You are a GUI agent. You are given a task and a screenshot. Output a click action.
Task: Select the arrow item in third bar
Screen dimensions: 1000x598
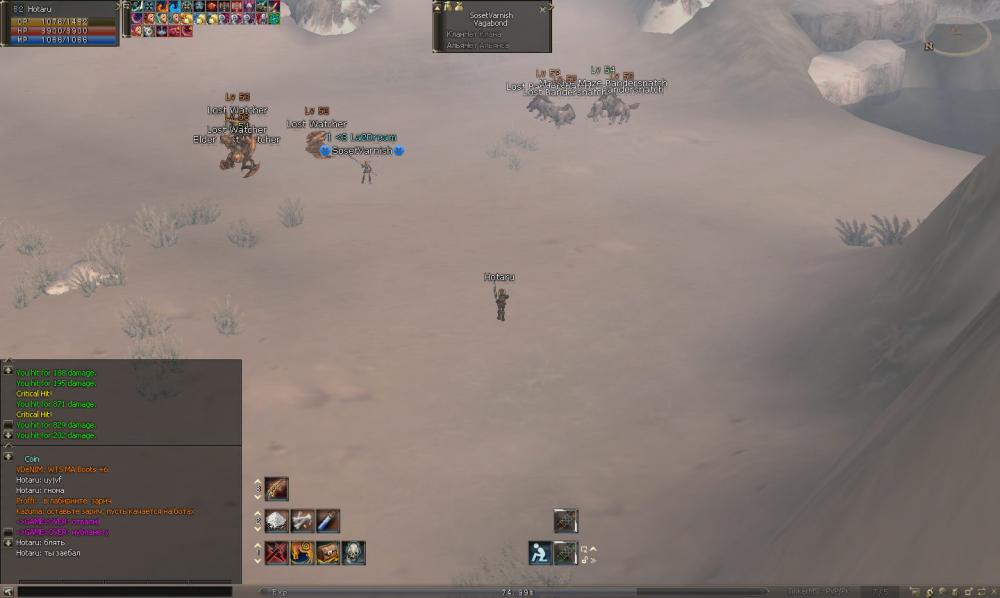pyautogui.click(x=277, y=489)
